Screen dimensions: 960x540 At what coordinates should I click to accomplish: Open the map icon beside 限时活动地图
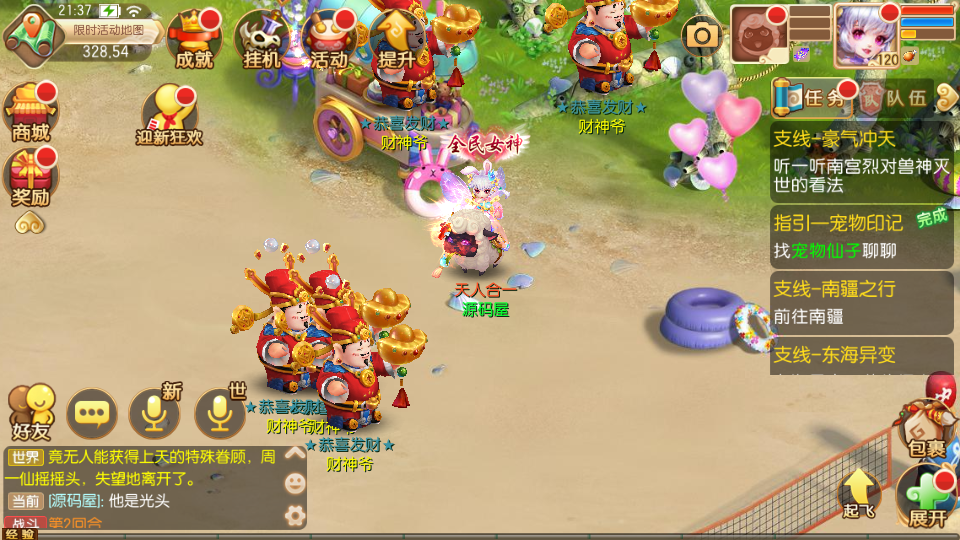(x=32, y=32)
